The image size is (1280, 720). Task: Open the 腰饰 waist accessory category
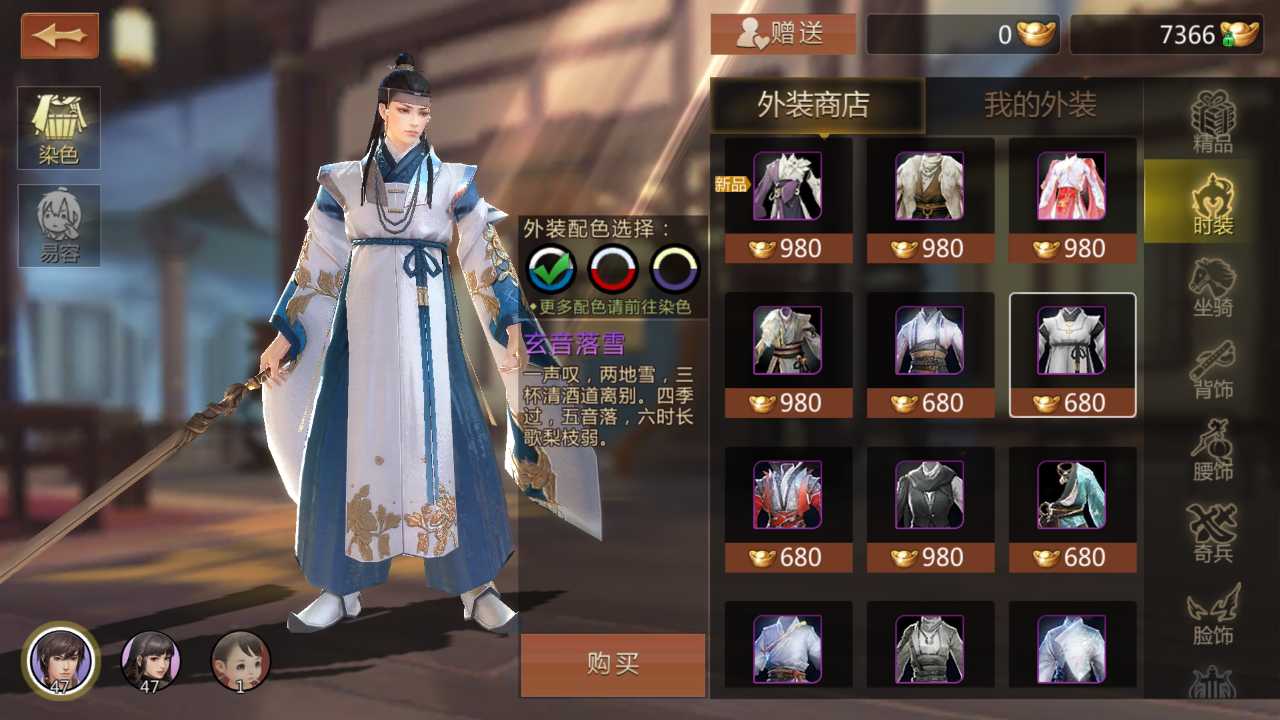coord(1212,451)
